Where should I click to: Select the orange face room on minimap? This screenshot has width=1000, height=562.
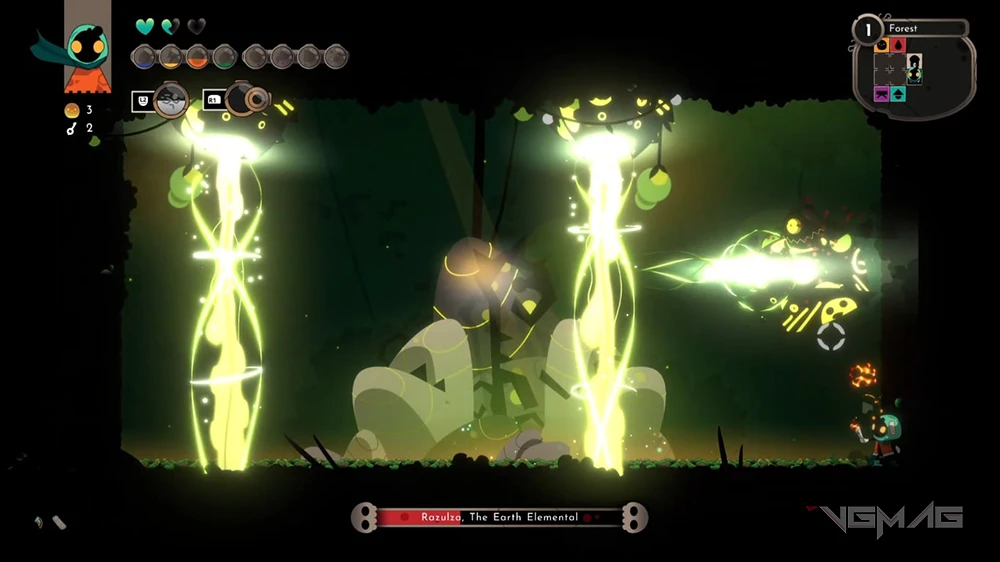882,46
